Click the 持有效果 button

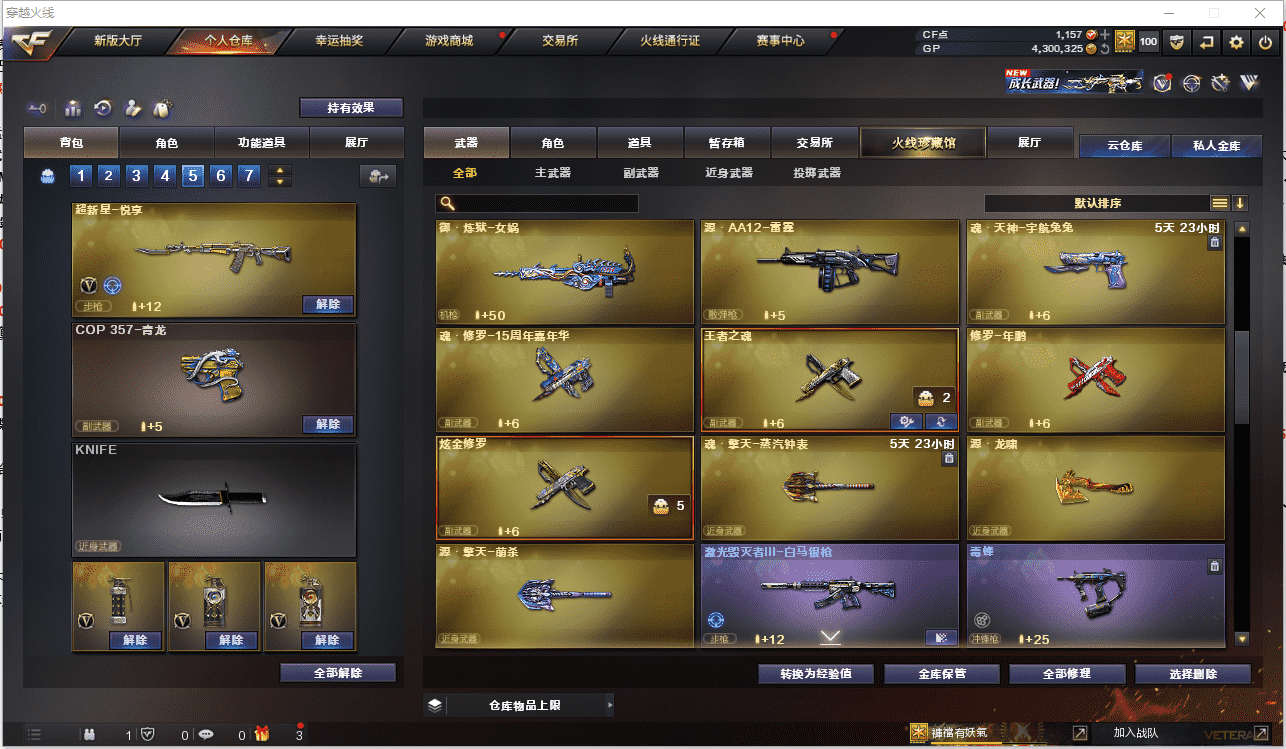click(x=351, y=107)
